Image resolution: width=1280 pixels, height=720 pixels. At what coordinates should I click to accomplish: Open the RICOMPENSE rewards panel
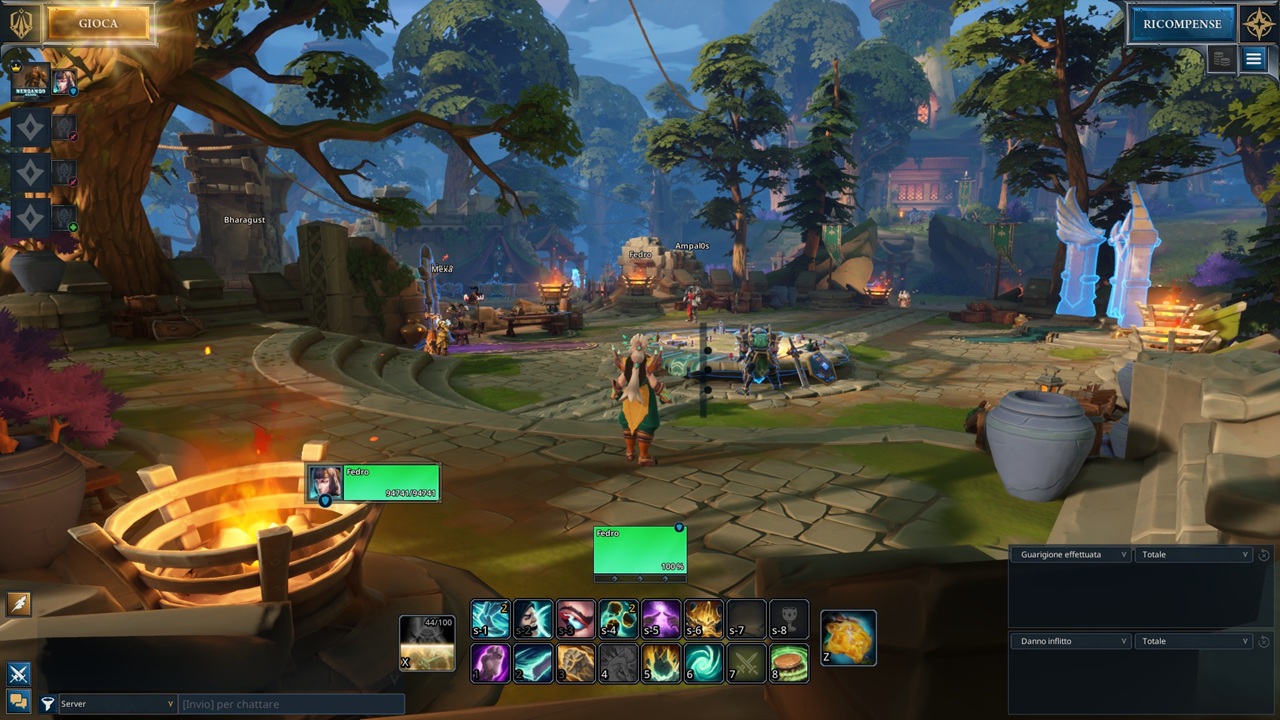pyautogui.click(x=1182, y=24)
